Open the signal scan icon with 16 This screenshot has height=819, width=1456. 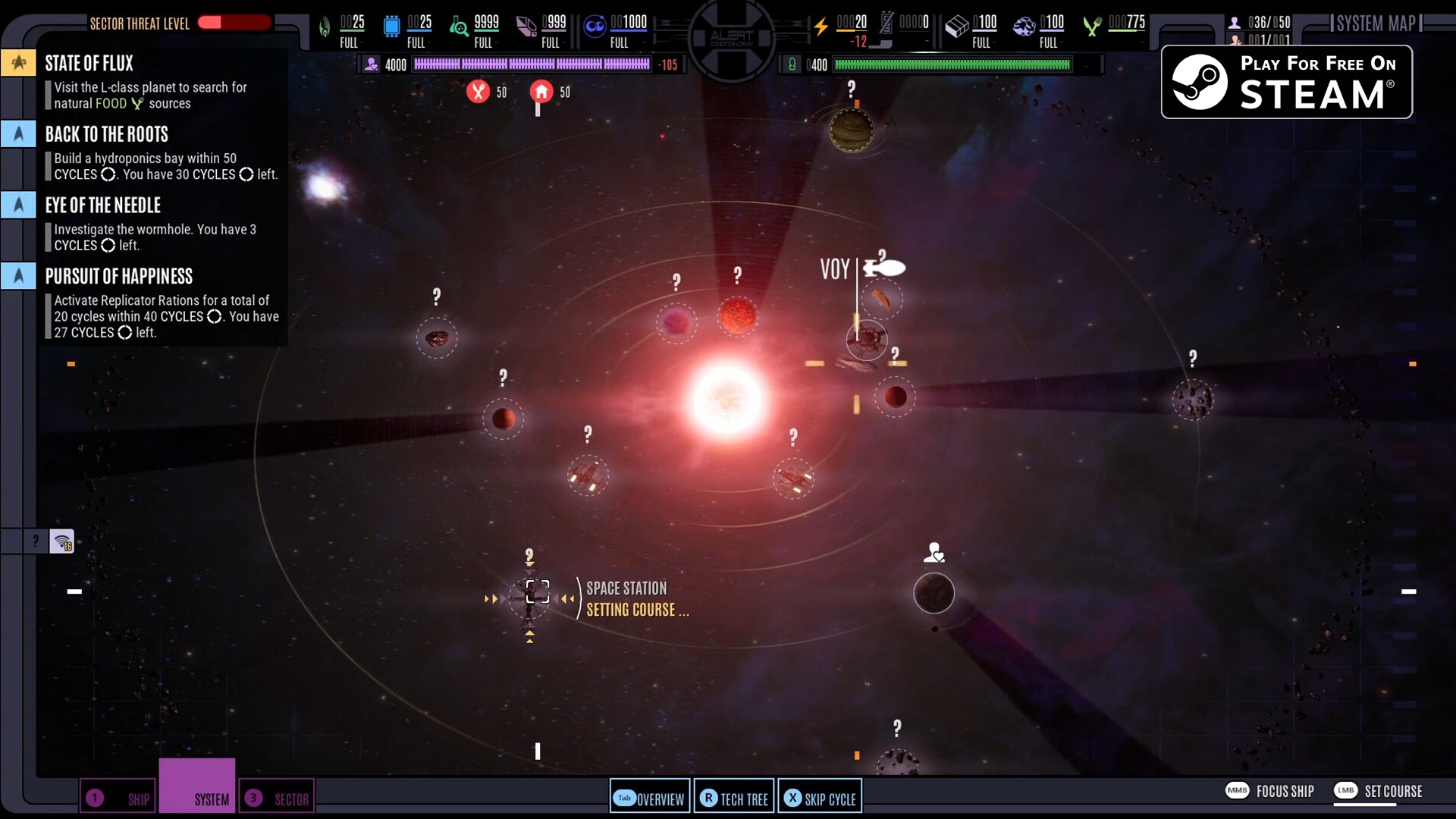(62, 541)
